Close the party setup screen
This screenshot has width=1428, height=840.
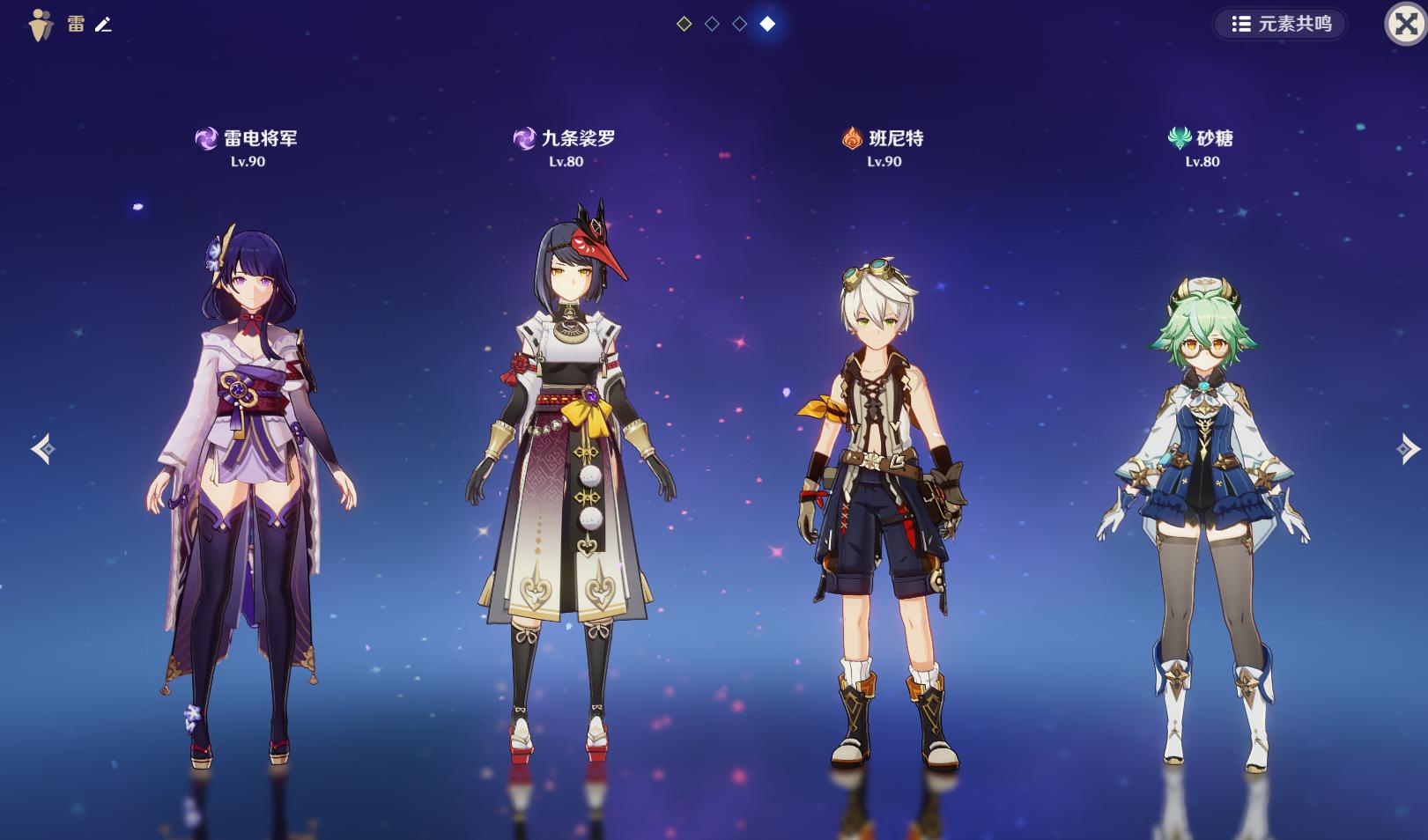pos(1405,24)
